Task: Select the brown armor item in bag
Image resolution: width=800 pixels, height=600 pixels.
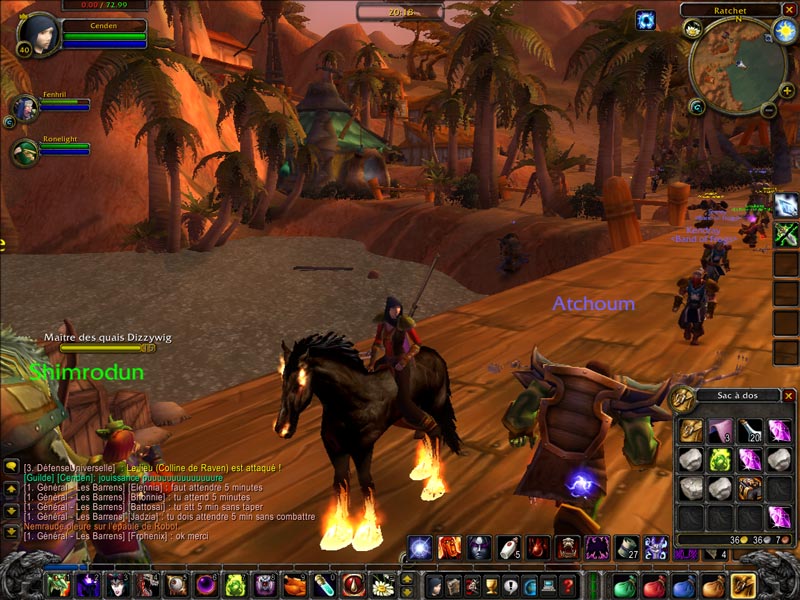Action: click(751, 488)
